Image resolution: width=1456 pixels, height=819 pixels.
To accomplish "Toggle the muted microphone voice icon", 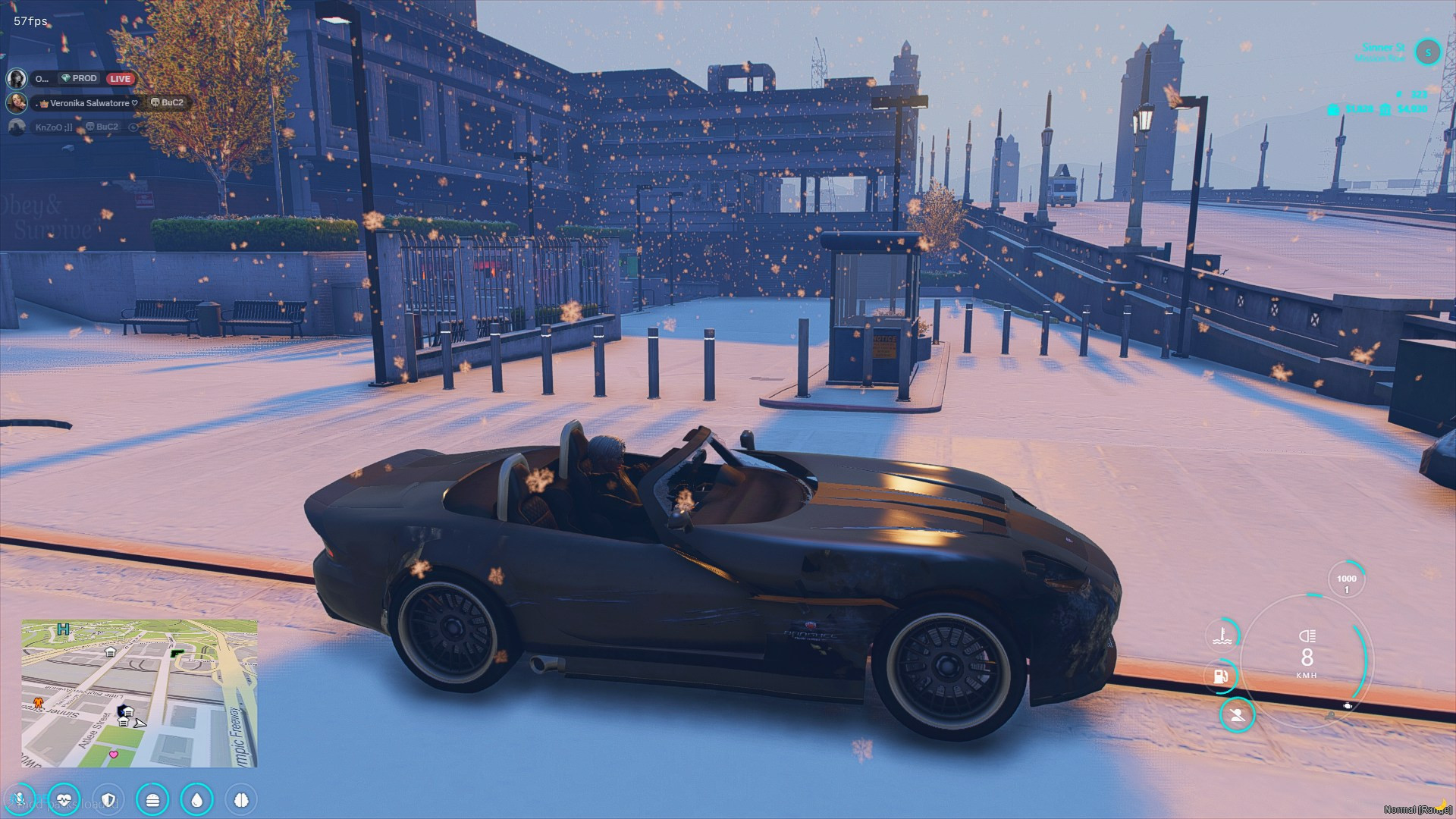I will (x=20, y=799).
